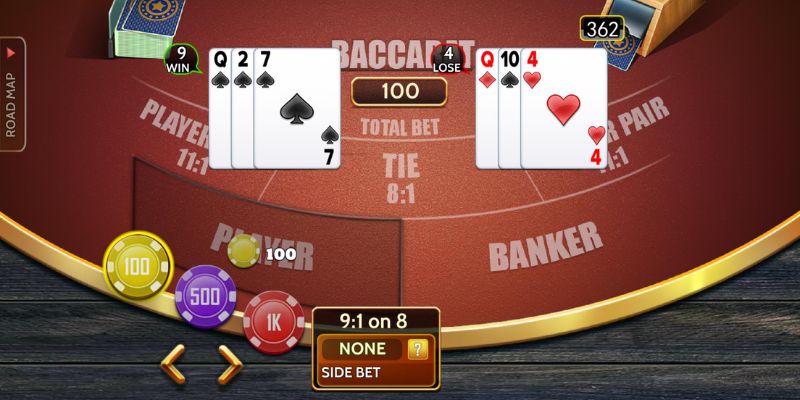Image resolution: width=800 pixels, height=400 pixels.
Task: Open the side bet help question mark
Action: (420, 349)
